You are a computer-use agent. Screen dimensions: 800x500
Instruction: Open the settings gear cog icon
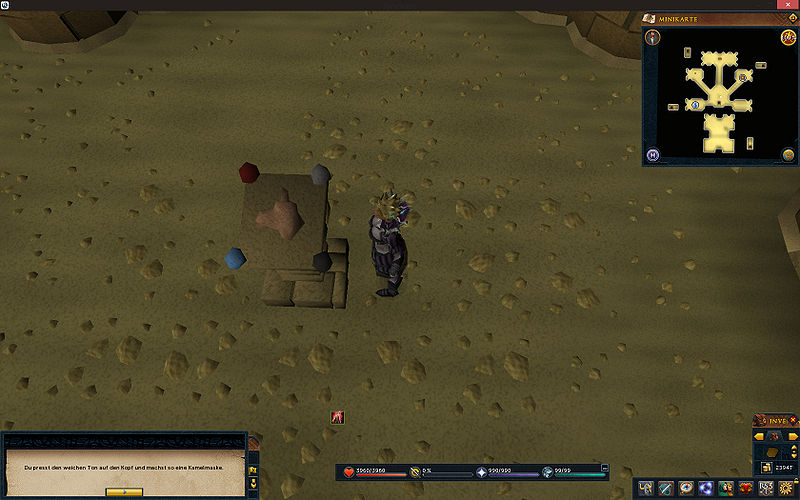point(788,488)
